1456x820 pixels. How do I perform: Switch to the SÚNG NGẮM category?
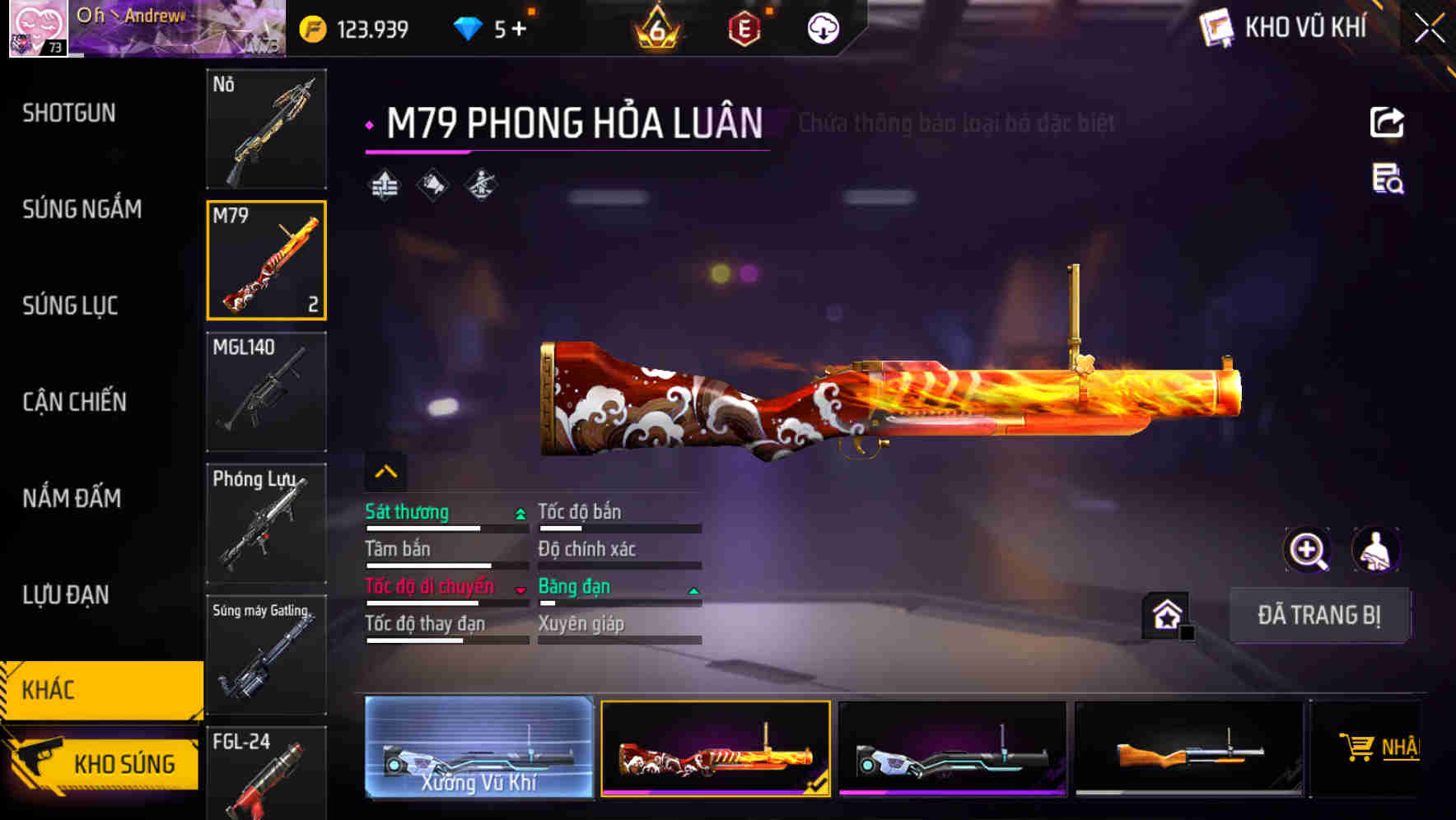[81, 209]
